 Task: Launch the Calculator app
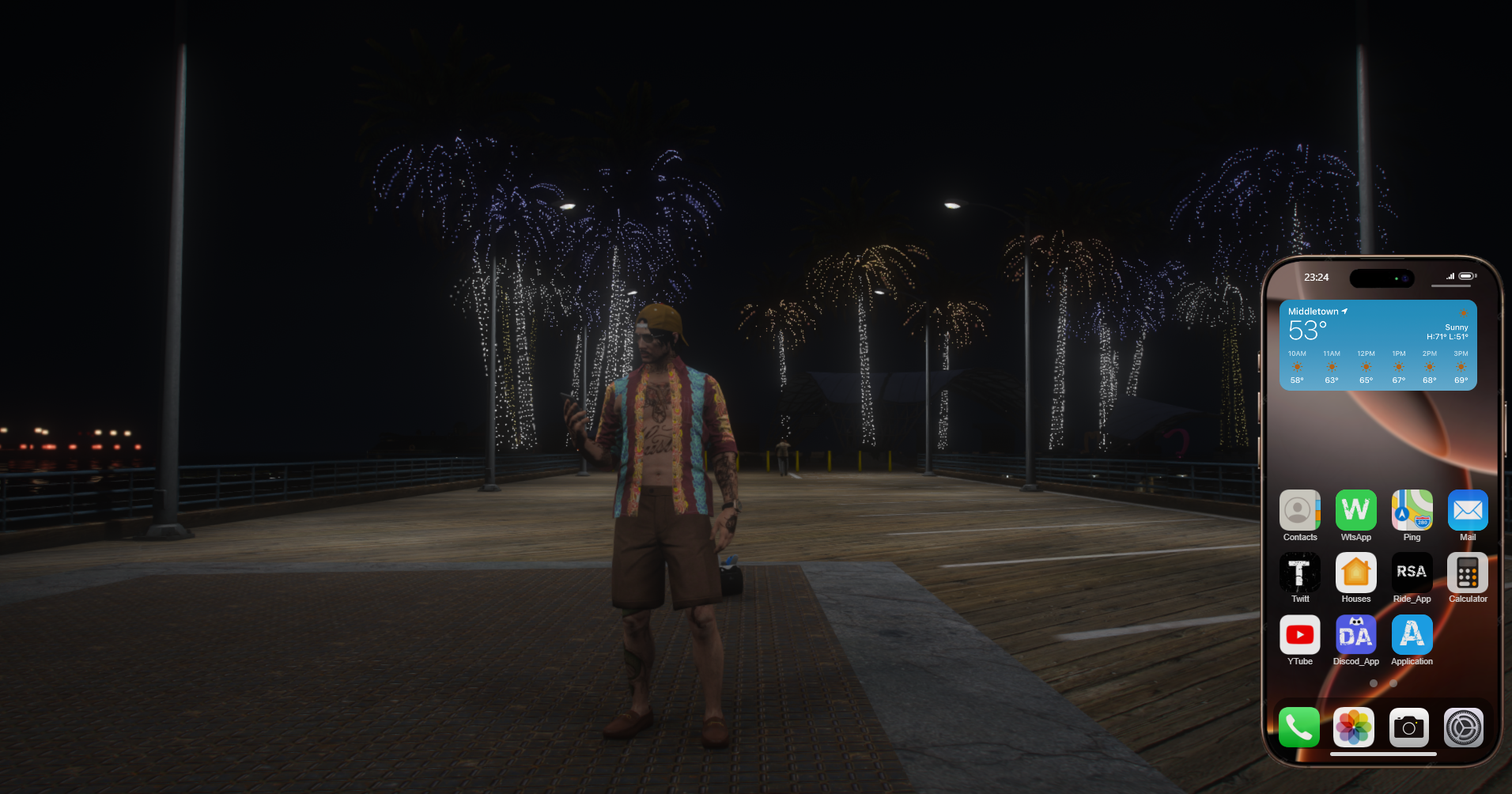coord(1468,573)
